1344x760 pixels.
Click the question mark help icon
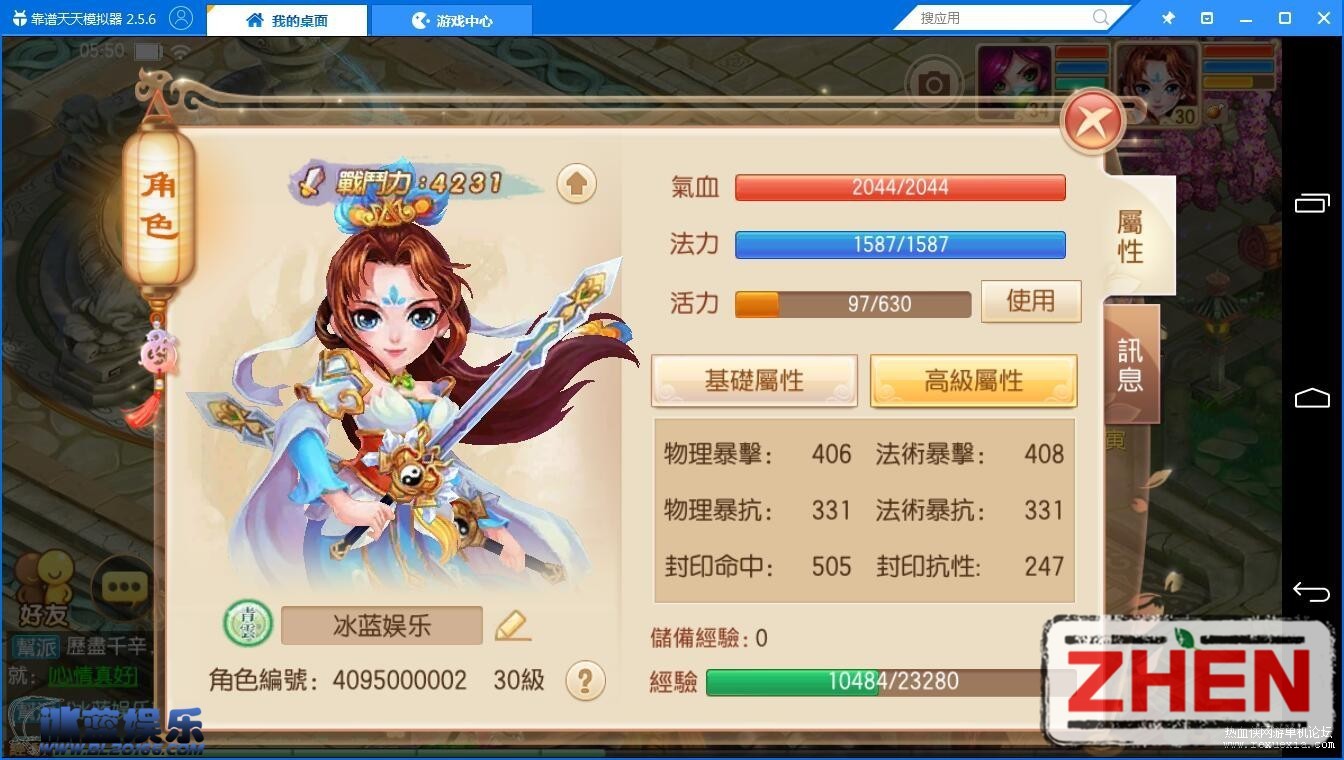[x=585, y=680]
